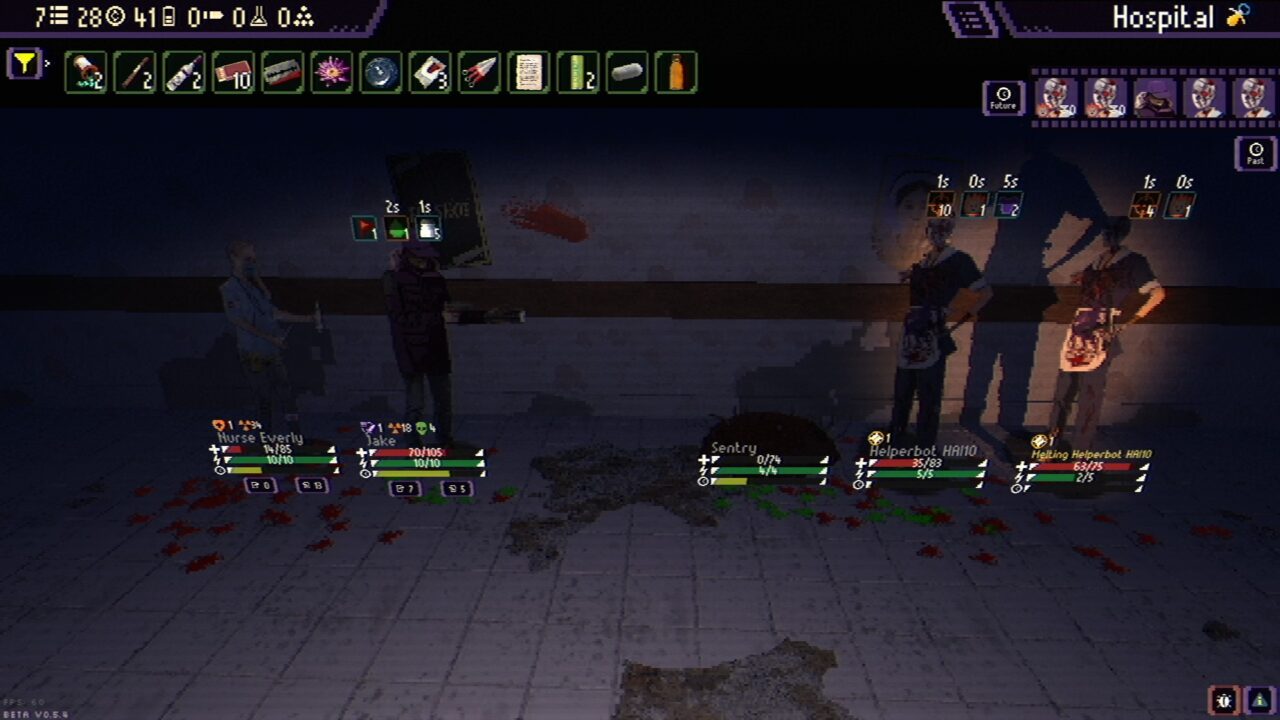The image size is (1280, 720).
Task: Select the purple flower item
Action: (x=331, y=73)
